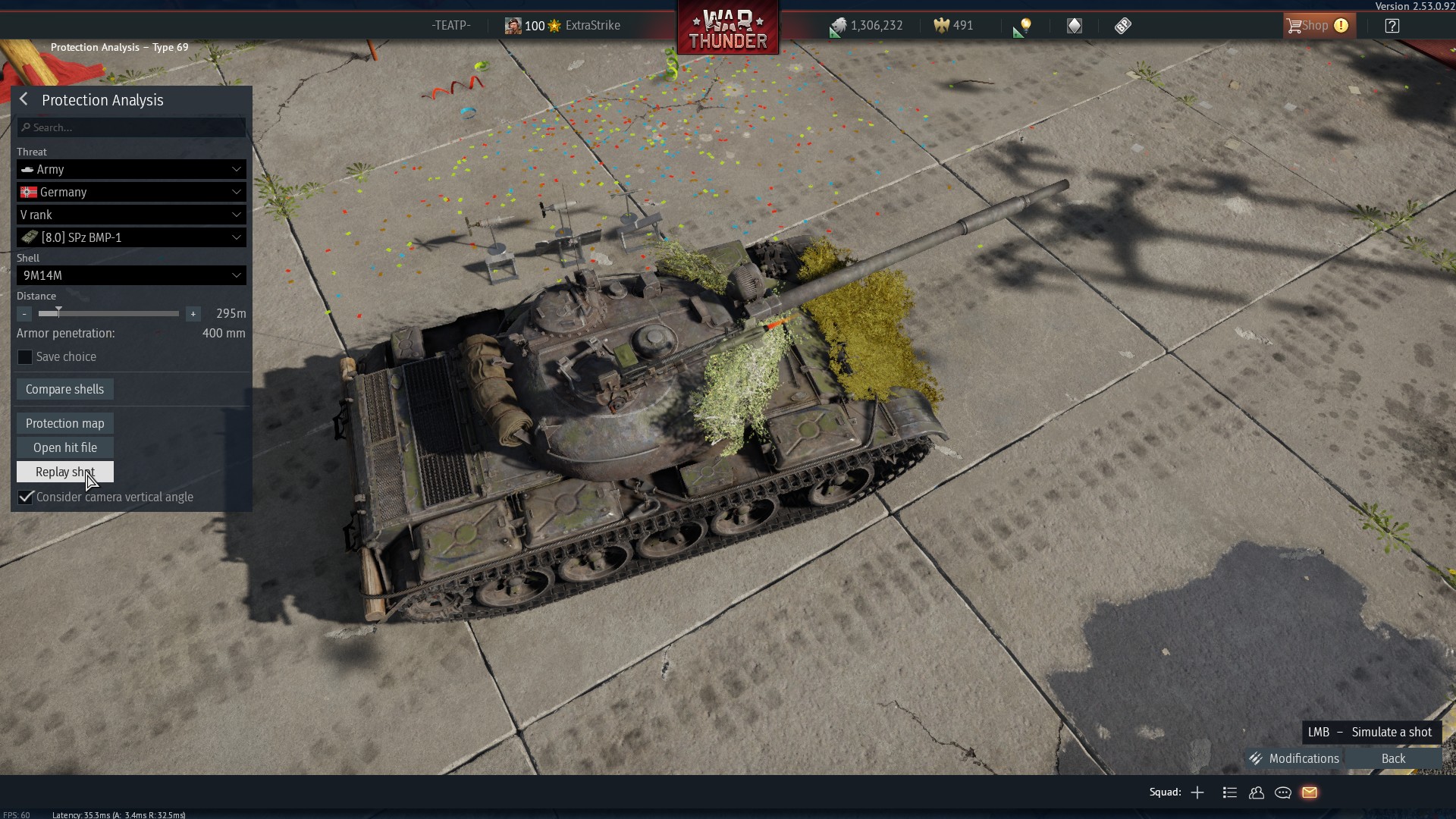Tick the Save choice checkbox

tap(25, 357)
